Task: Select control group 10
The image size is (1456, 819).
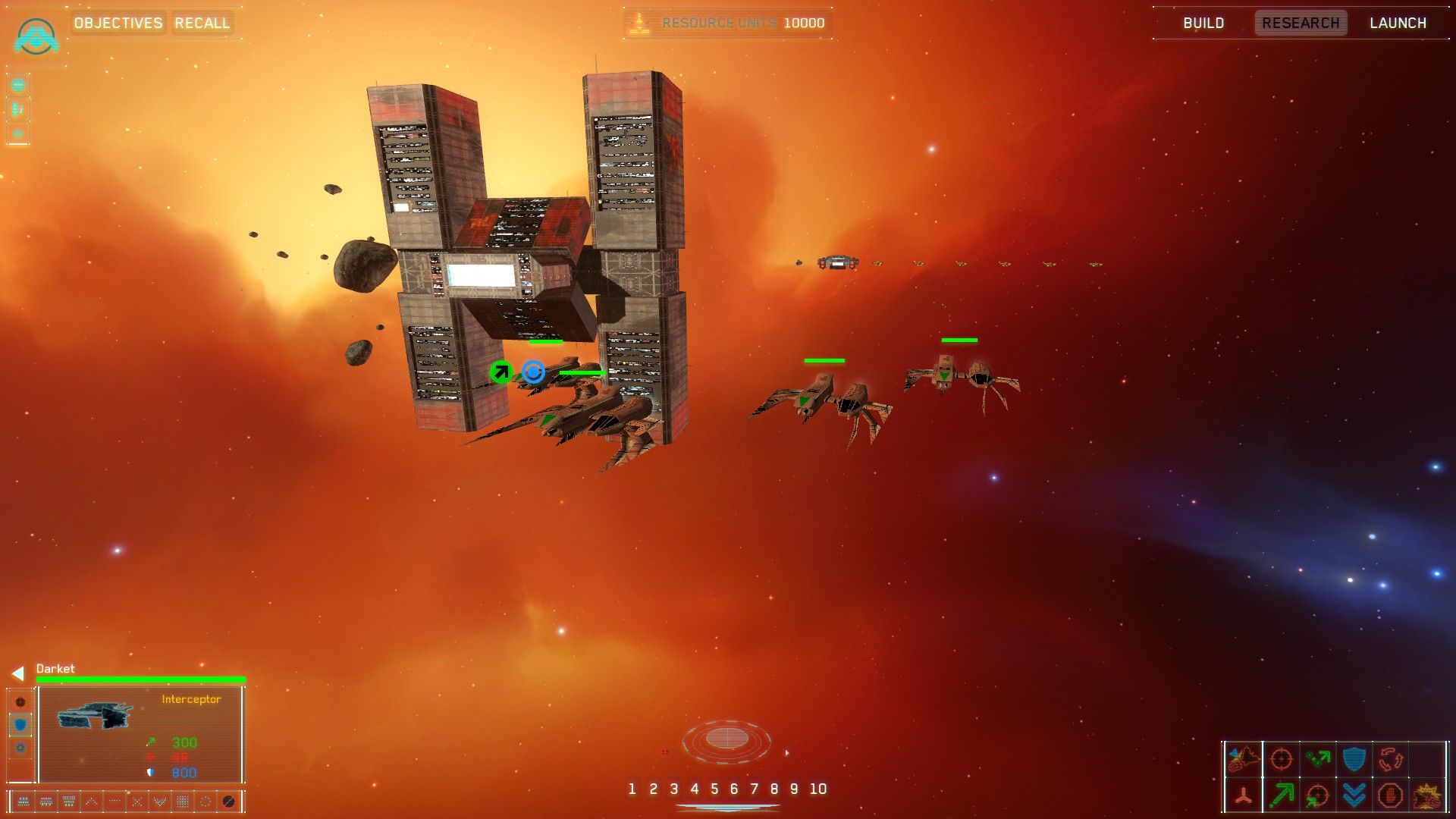Action: pyautogui.click(x=817, y=789)
